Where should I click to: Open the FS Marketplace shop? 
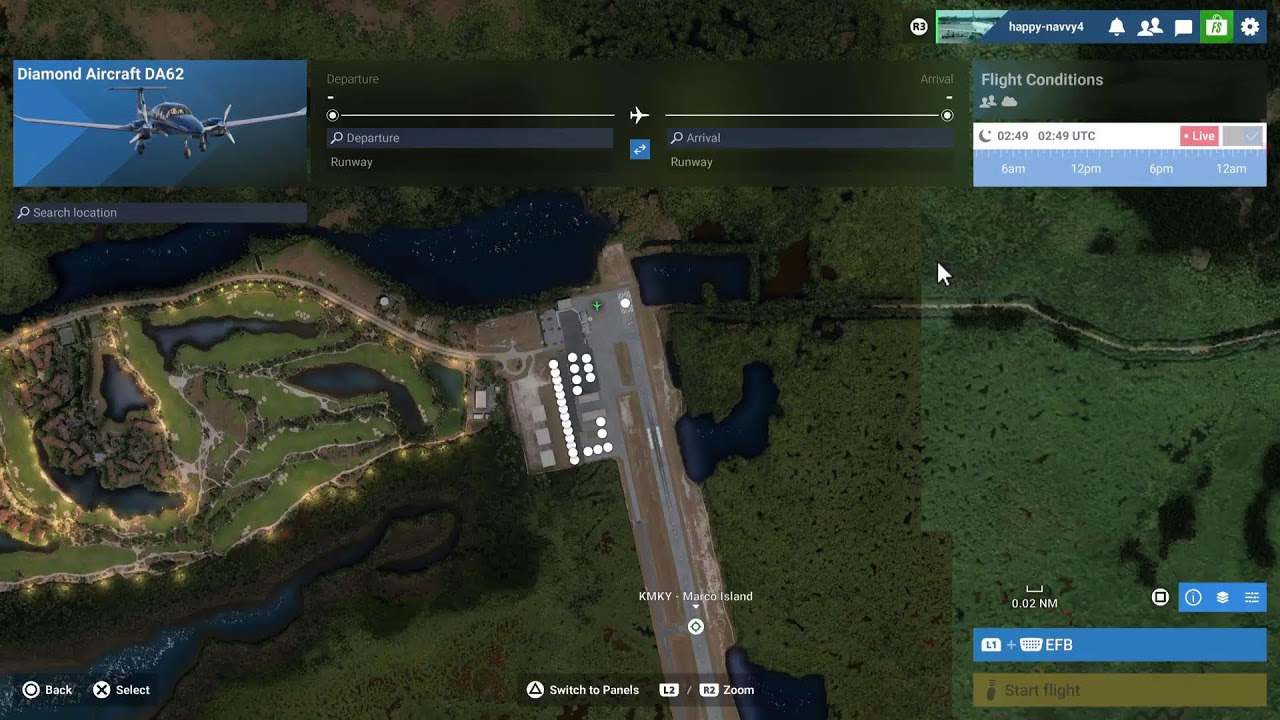click(x=1216, y=27)
